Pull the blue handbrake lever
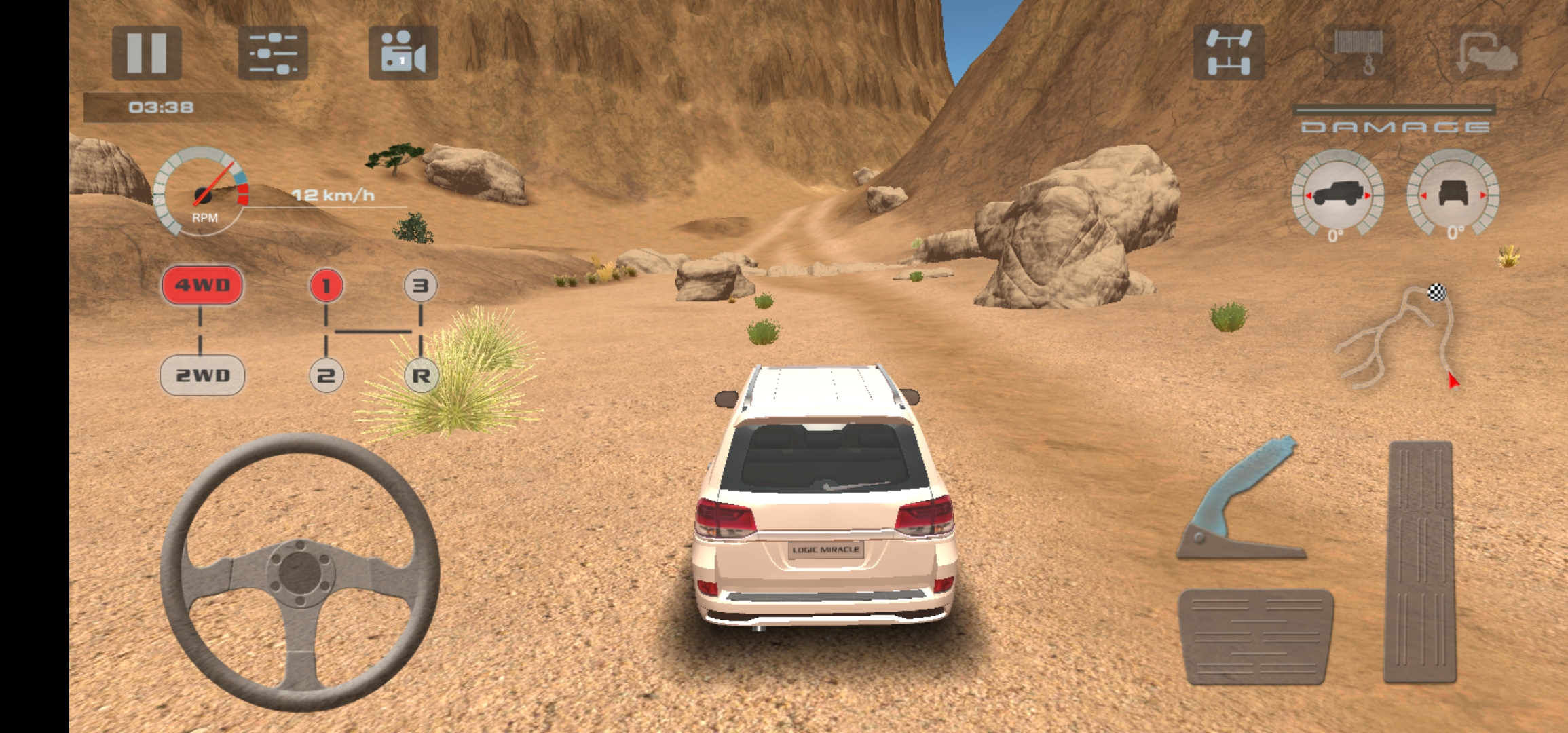The width and height of the screenshot is (1568, 733). click(x=1240, y=499)
